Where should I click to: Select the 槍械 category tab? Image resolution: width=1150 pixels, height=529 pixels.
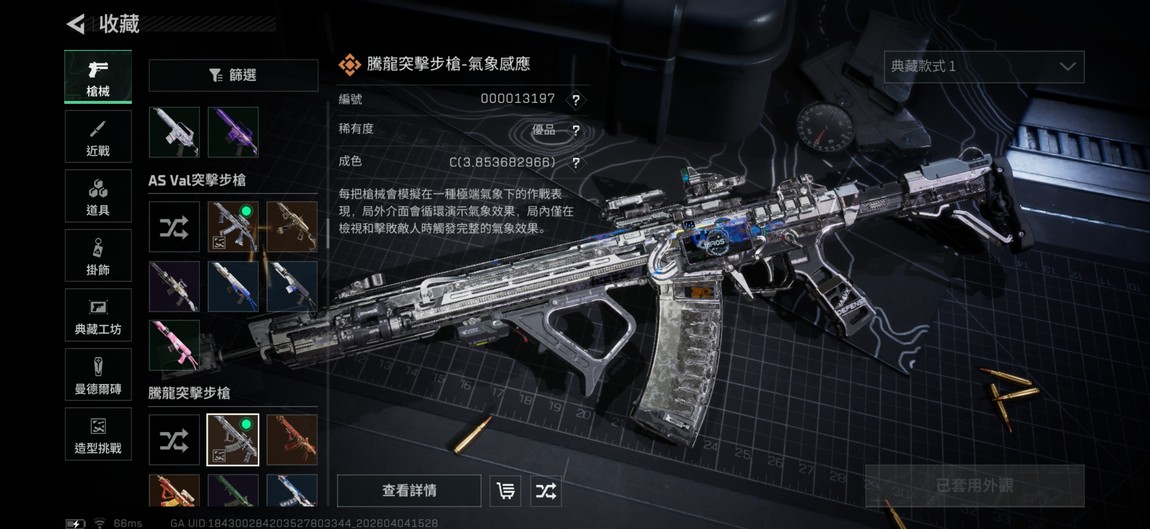click(98, 76)
